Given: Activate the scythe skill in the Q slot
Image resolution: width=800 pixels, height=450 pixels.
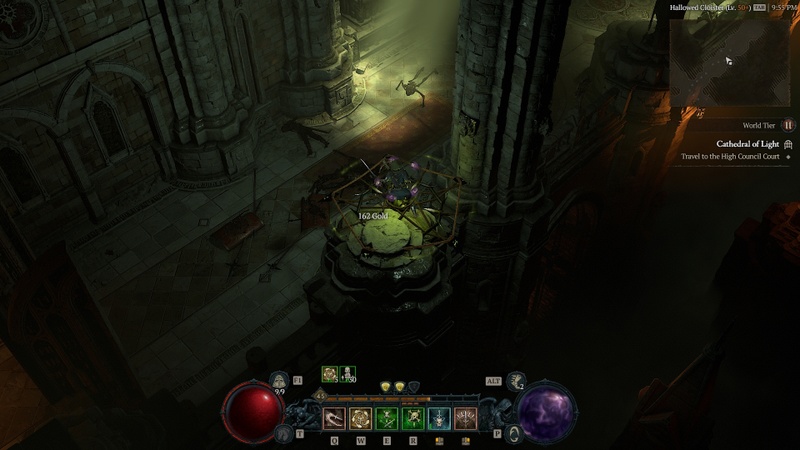Looking at the screenshot, I should (333, 419).
